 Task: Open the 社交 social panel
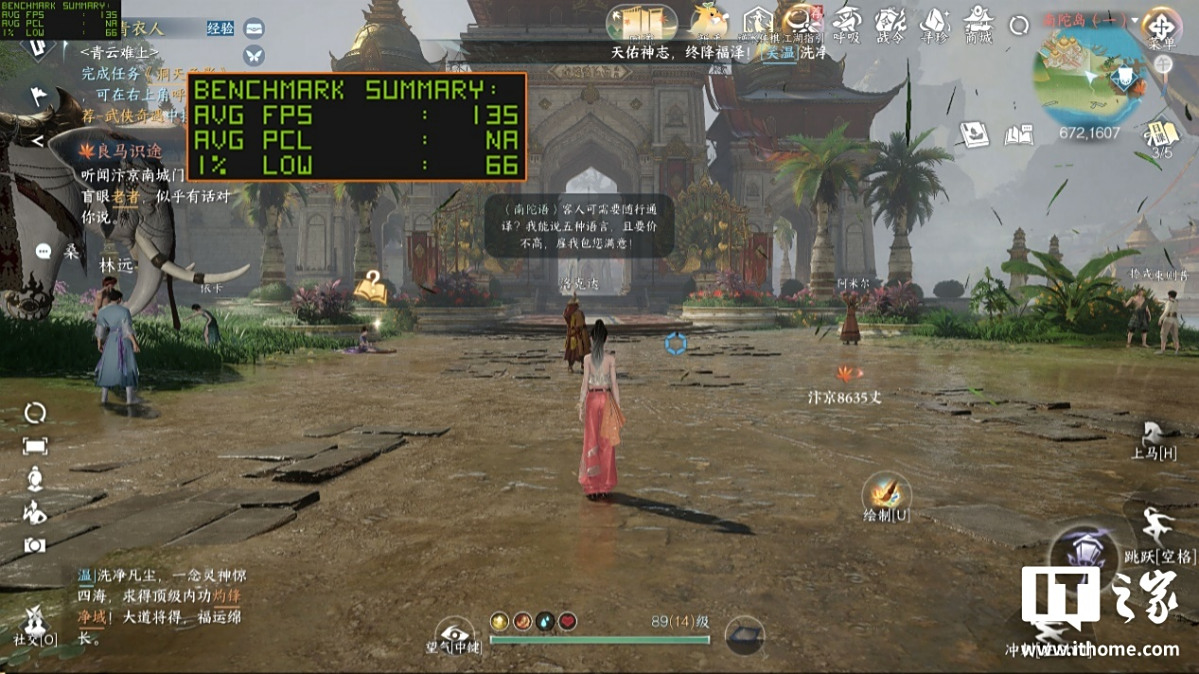pyautogui.click(x=32, y=621)
